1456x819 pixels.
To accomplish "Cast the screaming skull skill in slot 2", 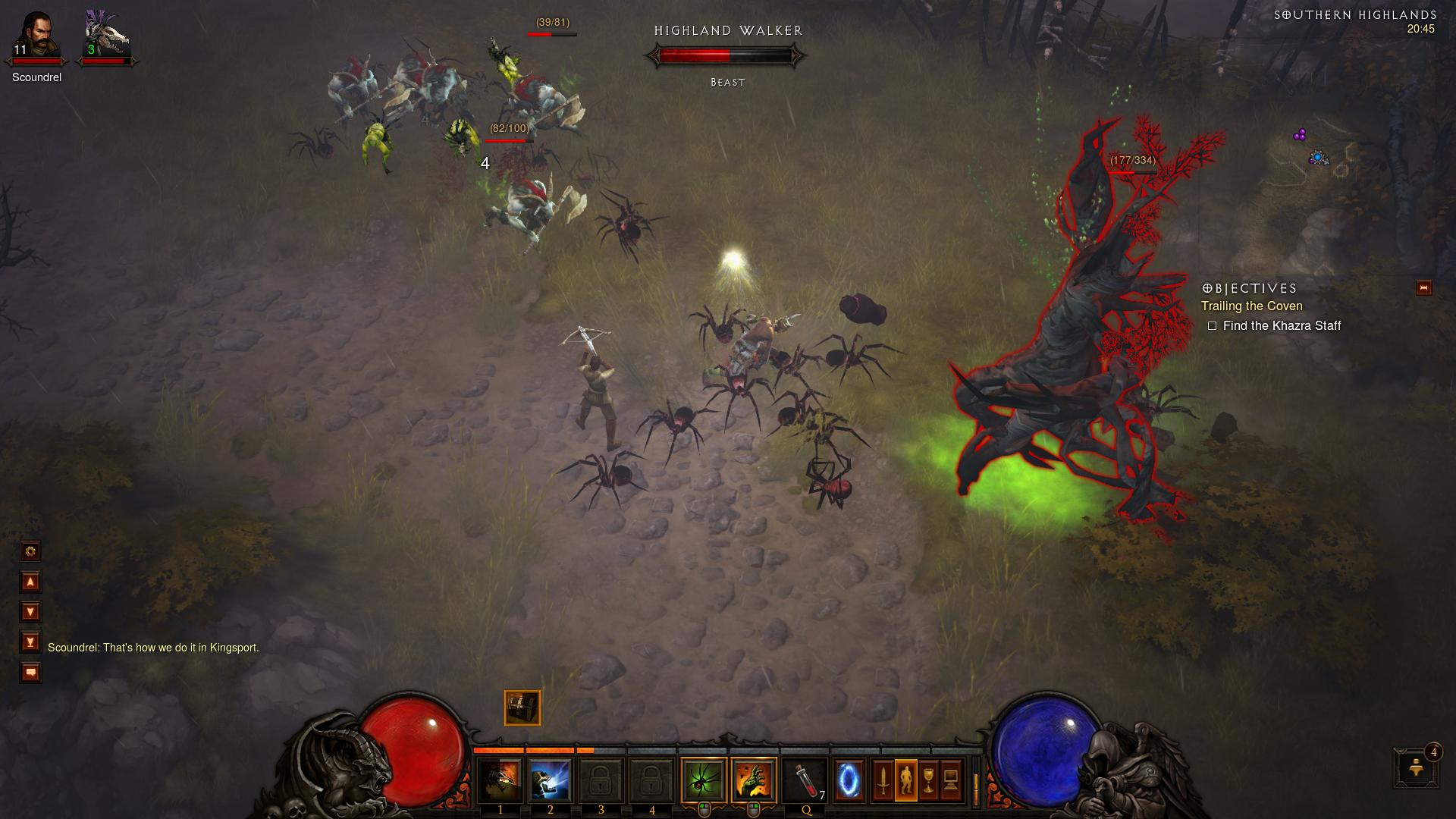I will coord(551,780).
